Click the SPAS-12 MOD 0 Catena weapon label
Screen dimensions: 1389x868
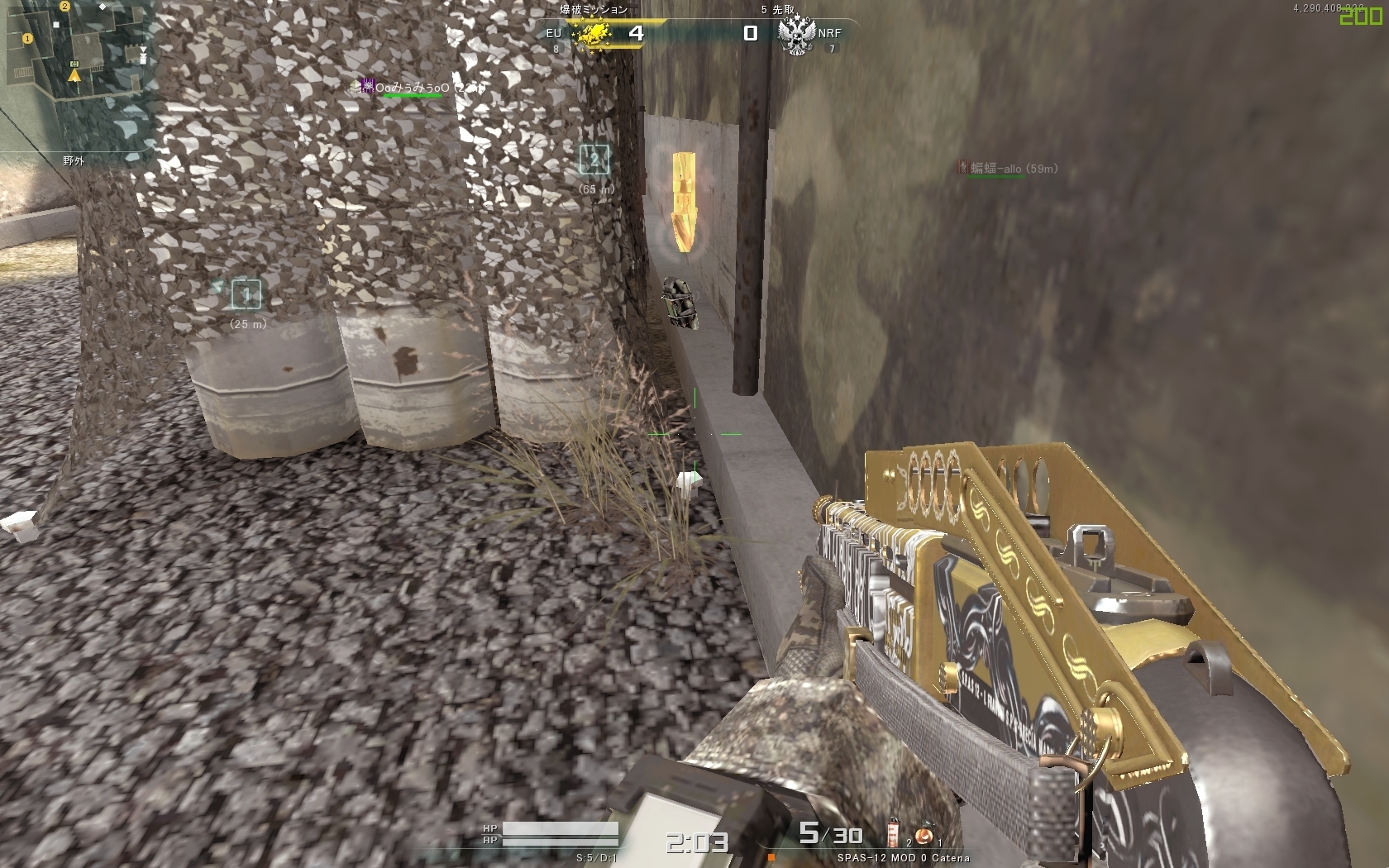[x=903, y=858]
